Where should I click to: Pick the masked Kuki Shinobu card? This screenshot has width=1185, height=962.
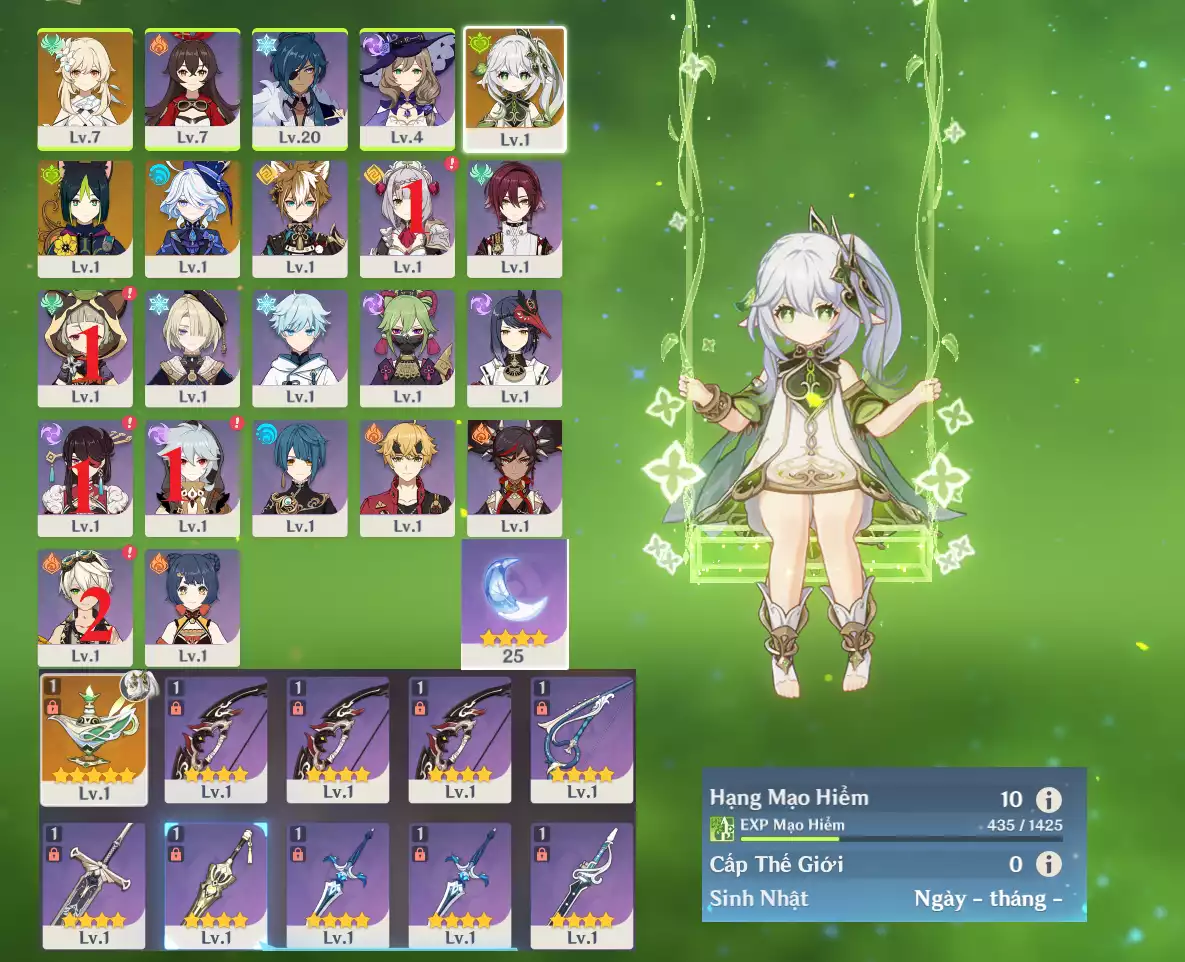pos(407,347)
